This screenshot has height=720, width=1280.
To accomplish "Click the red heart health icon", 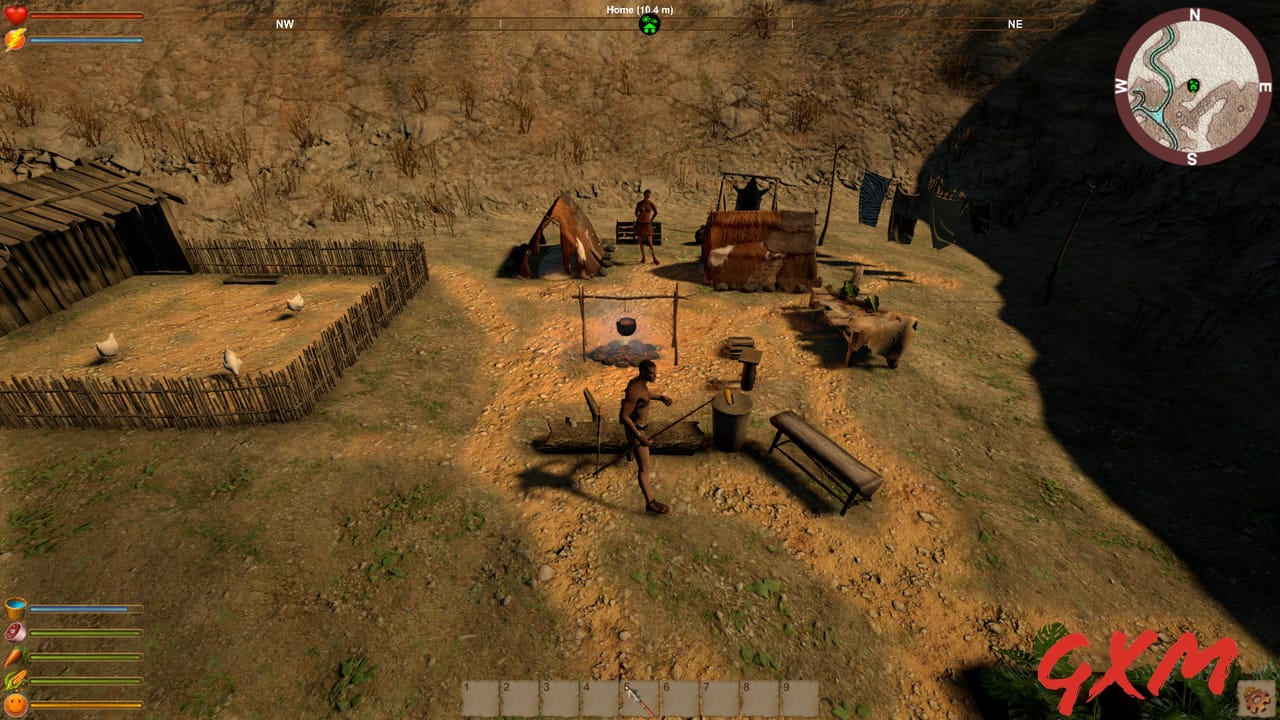I will (x=14, y=14).
